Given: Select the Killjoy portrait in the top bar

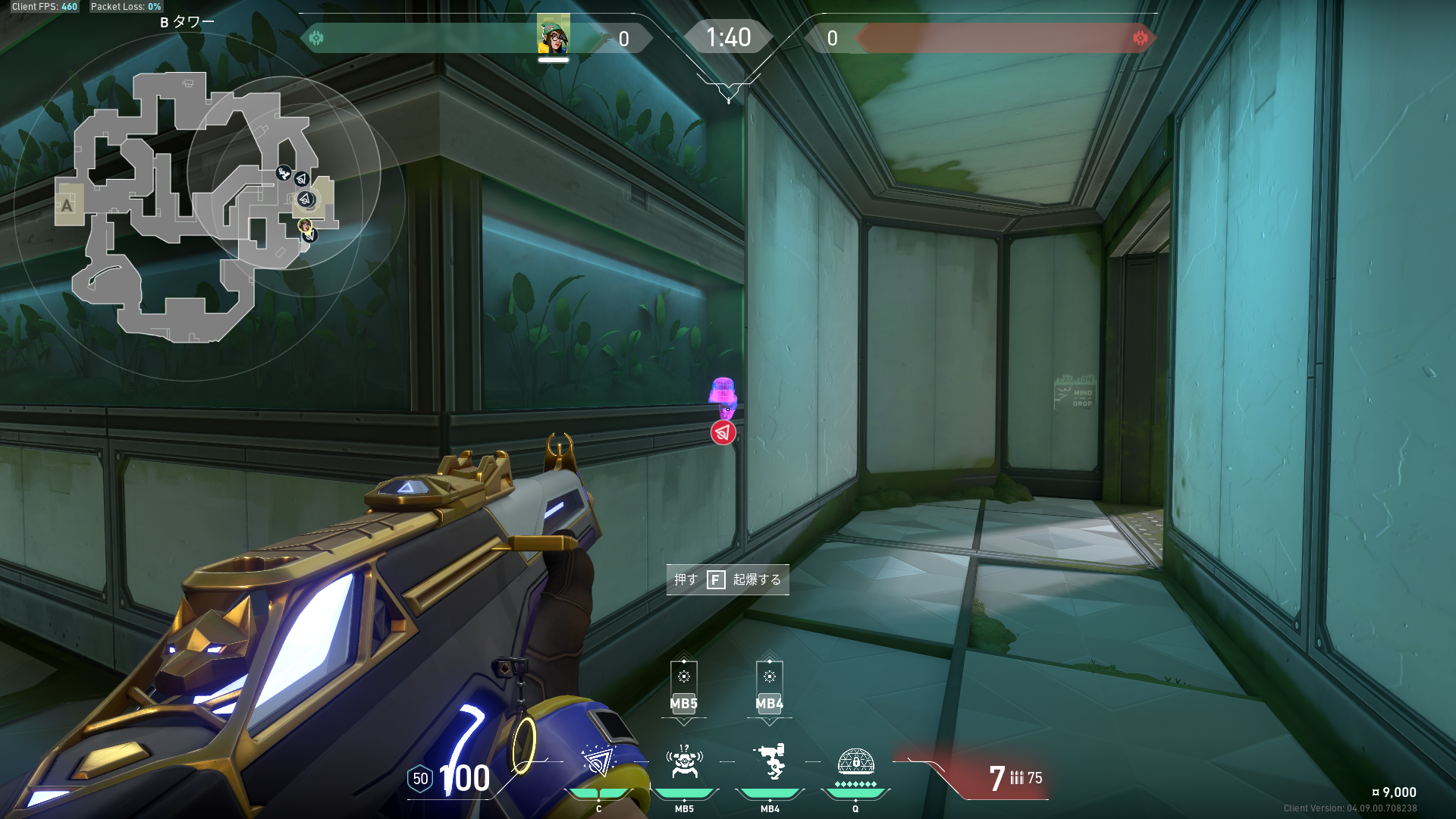Looking at the screenshot, I should point(554,35).
